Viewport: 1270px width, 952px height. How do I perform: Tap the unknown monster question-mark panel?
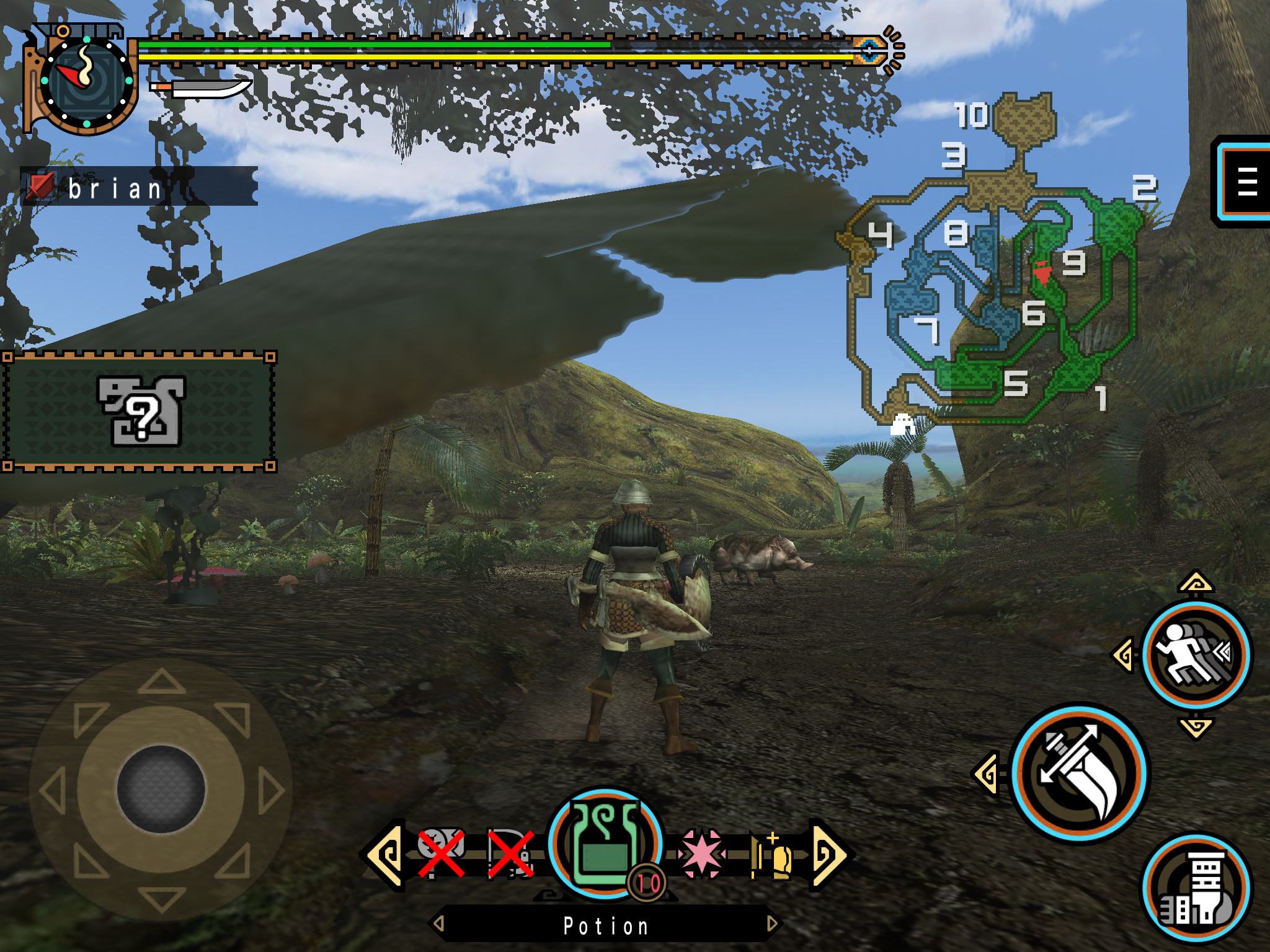140,411
